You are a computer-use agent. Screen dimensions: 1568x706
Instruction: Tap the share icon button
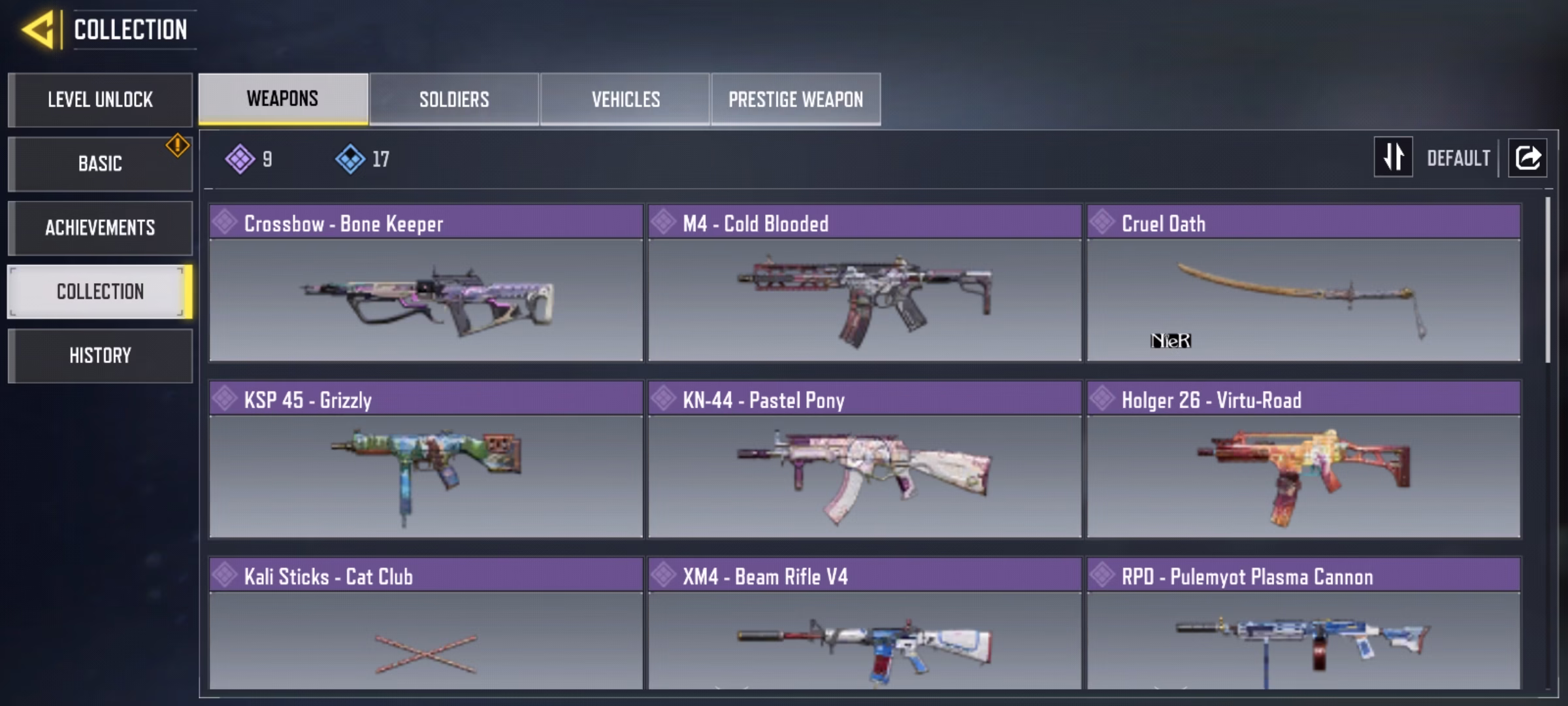tap(1527, 158)
